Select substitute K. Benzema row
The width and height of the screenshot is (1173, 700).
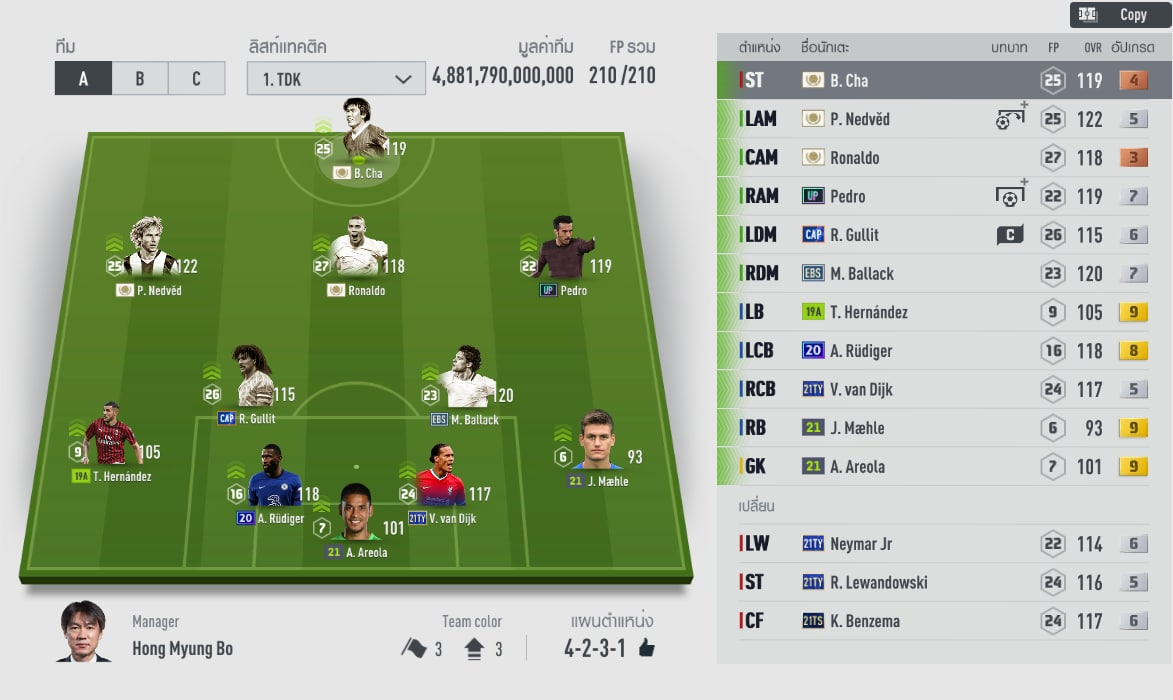click(940, 621)
